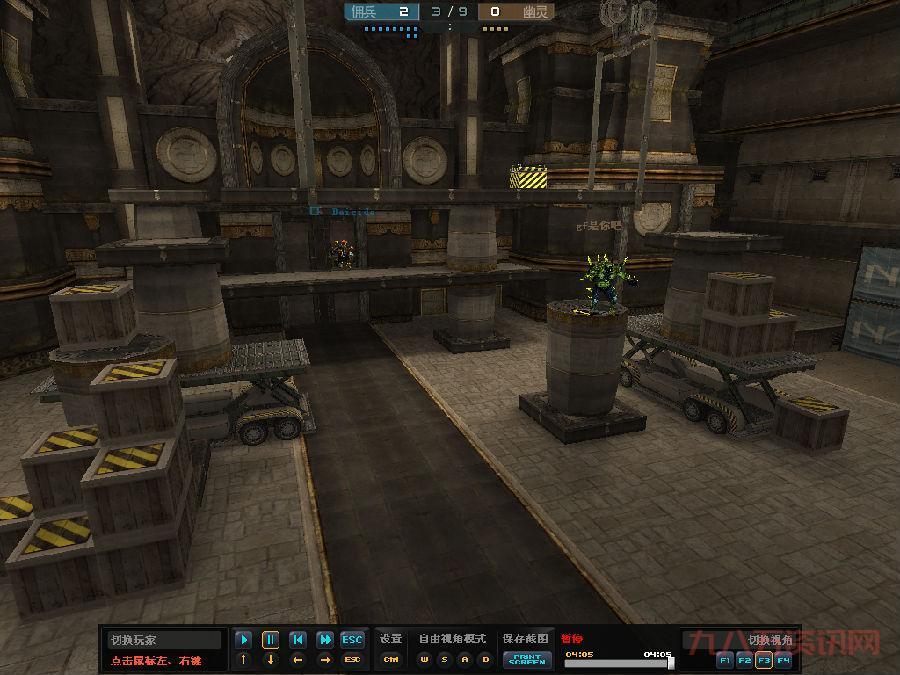Click the replay progress bar handle

coord(670,662)
